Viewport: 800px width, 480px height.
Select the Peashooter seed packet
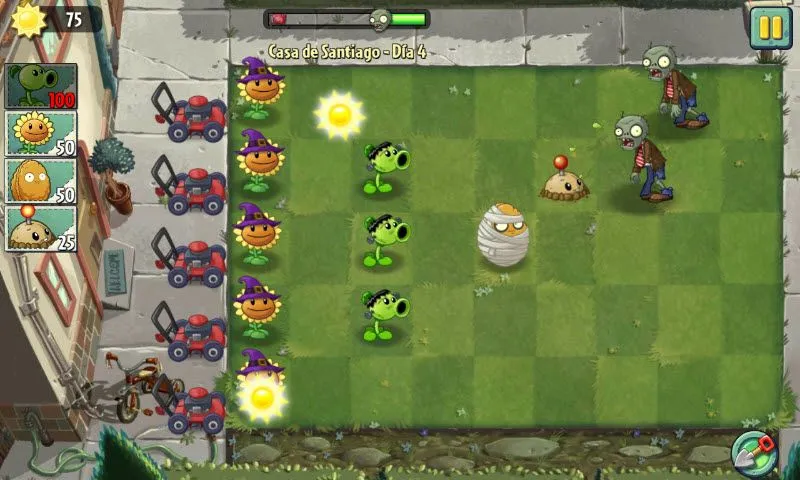pos(42,86)
